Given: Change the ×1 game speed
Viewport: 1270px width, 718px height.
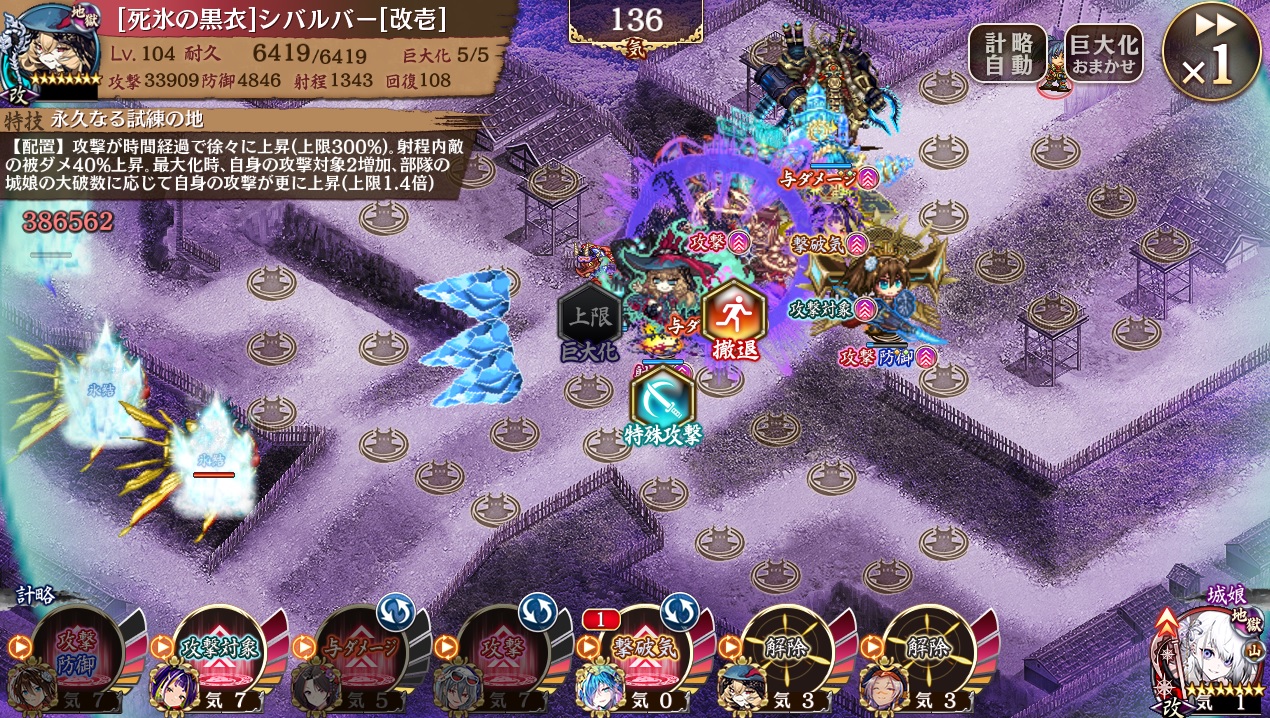Looking at the screenshot, I should (x=1211, y=53).
